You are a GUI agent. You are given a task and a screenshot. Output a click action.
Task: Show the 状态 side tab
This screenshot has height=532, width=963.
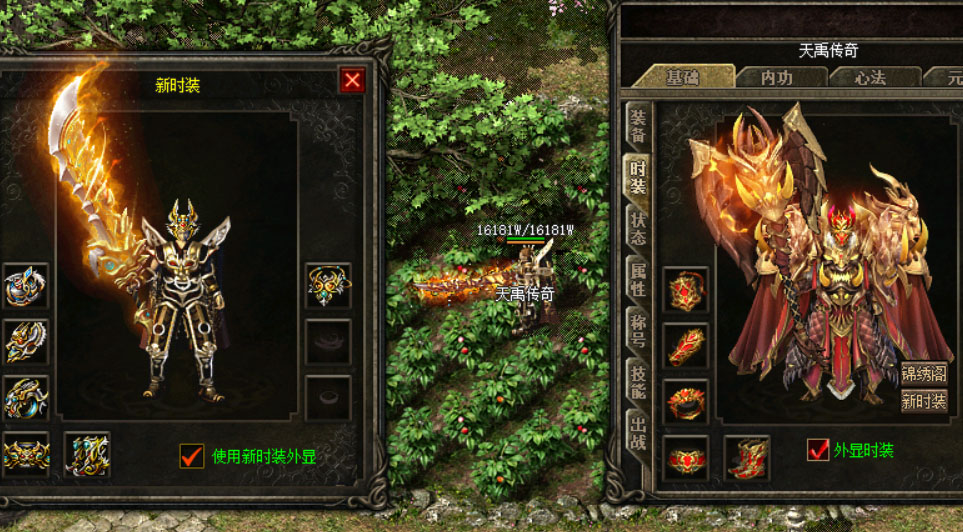[x=637, y=229]
